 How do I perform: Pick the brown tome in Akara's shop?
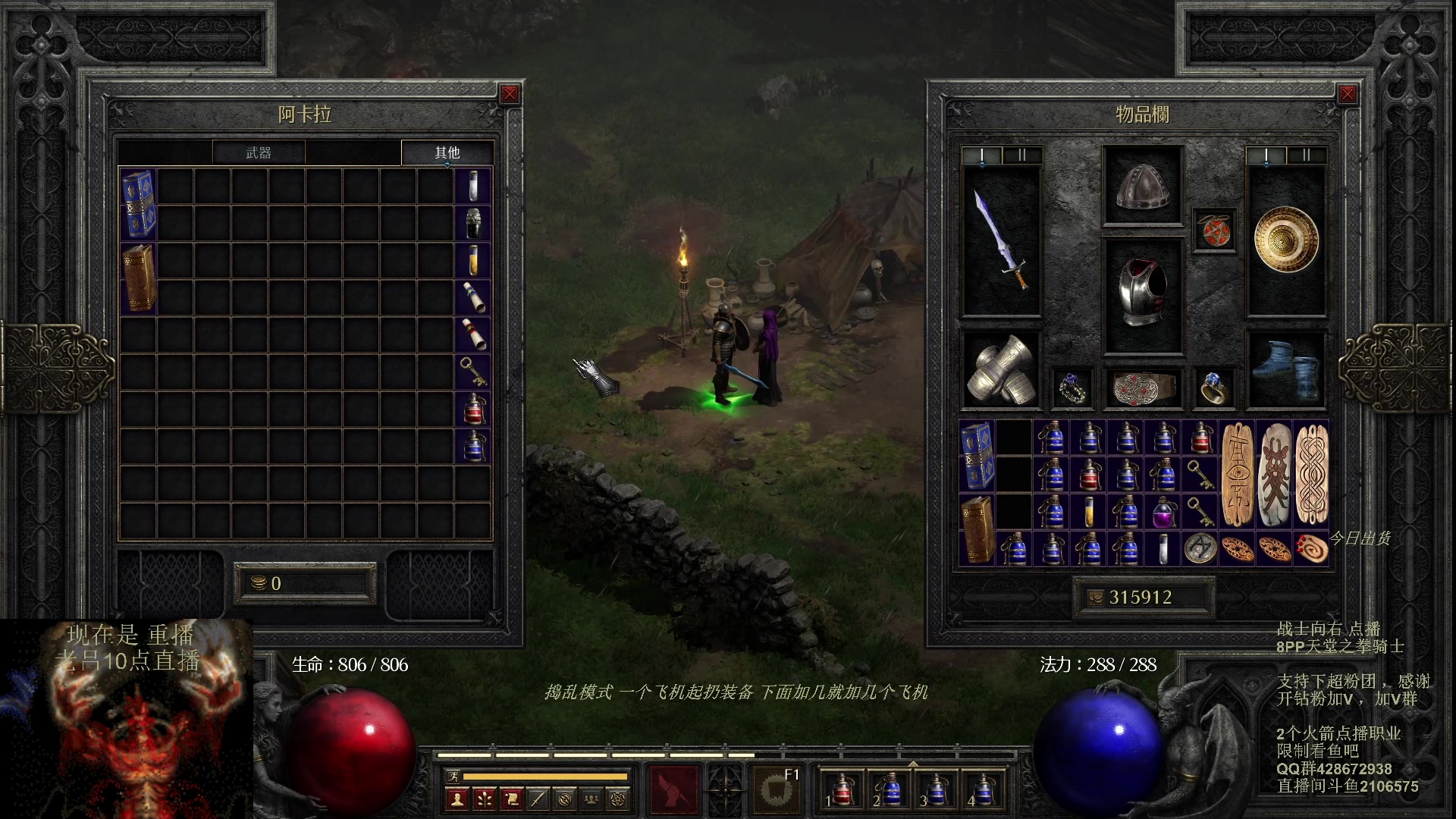(139, 278)
